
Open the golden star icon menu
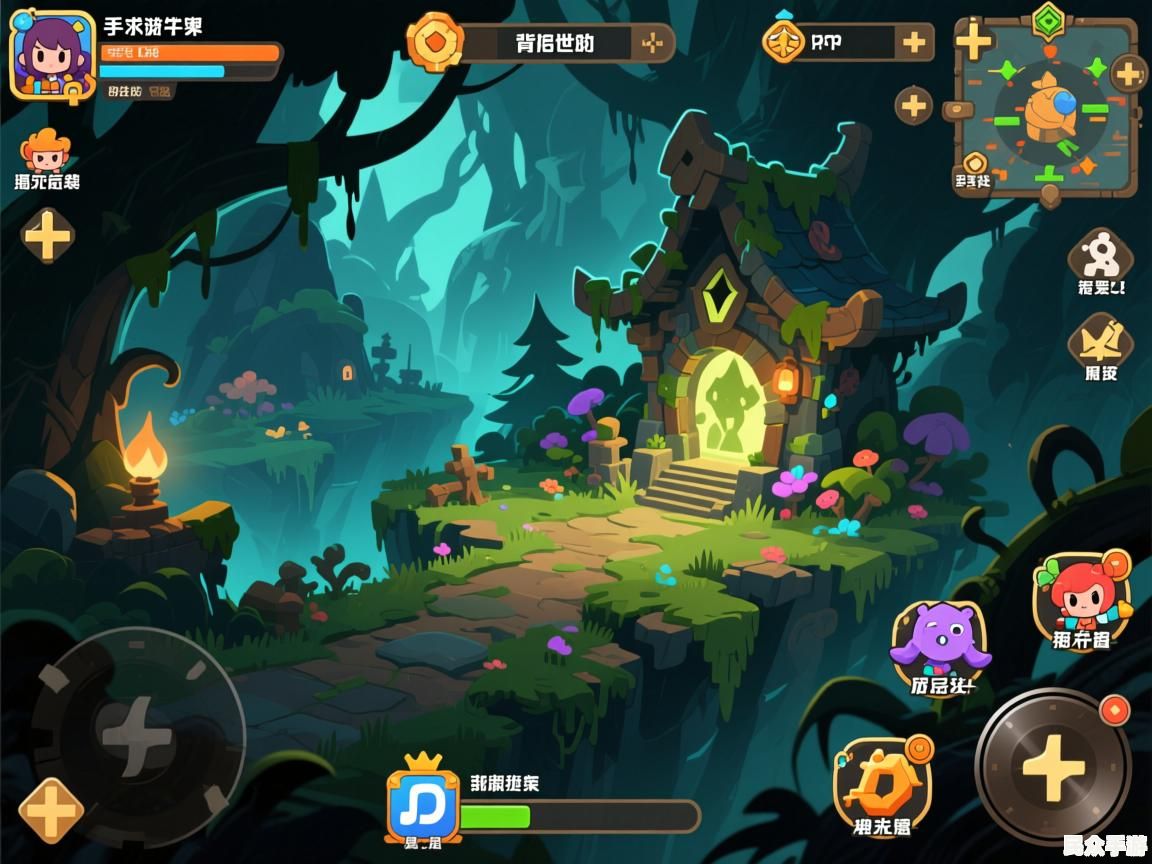tap(1100, 341)
